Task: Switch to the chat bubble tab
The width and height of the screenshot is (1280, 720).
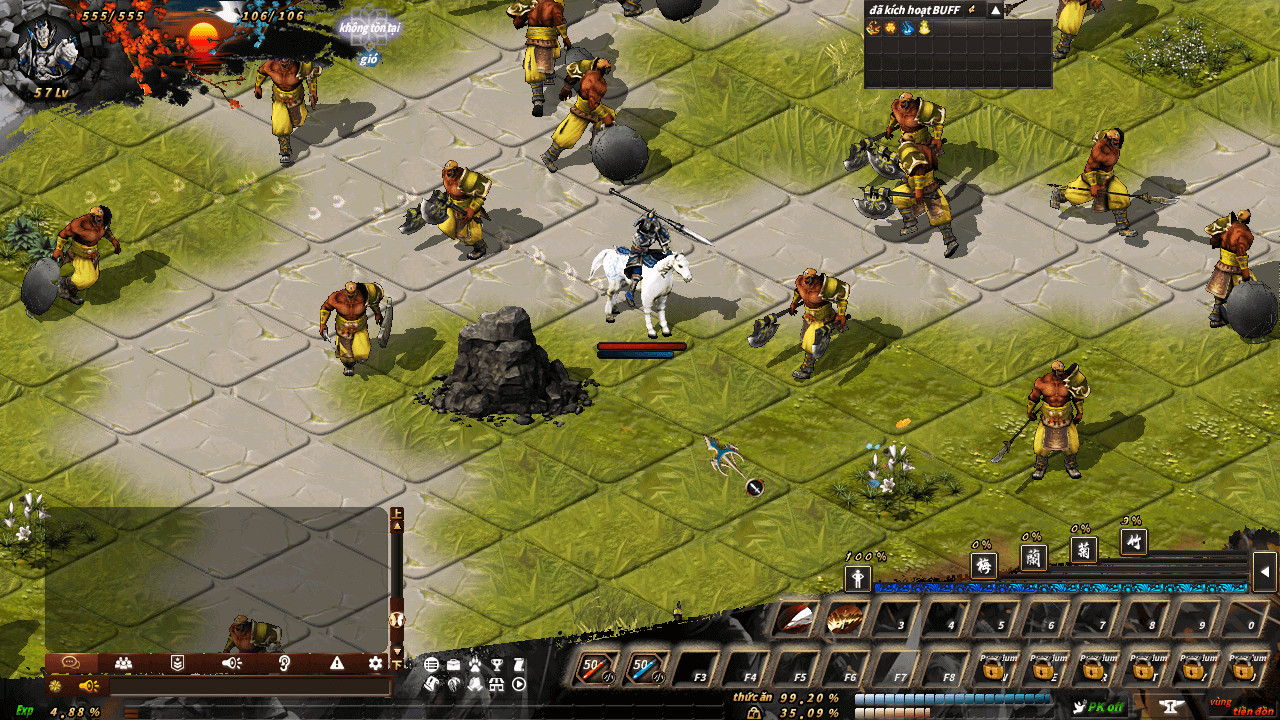Action: click(x=71, y=663)
